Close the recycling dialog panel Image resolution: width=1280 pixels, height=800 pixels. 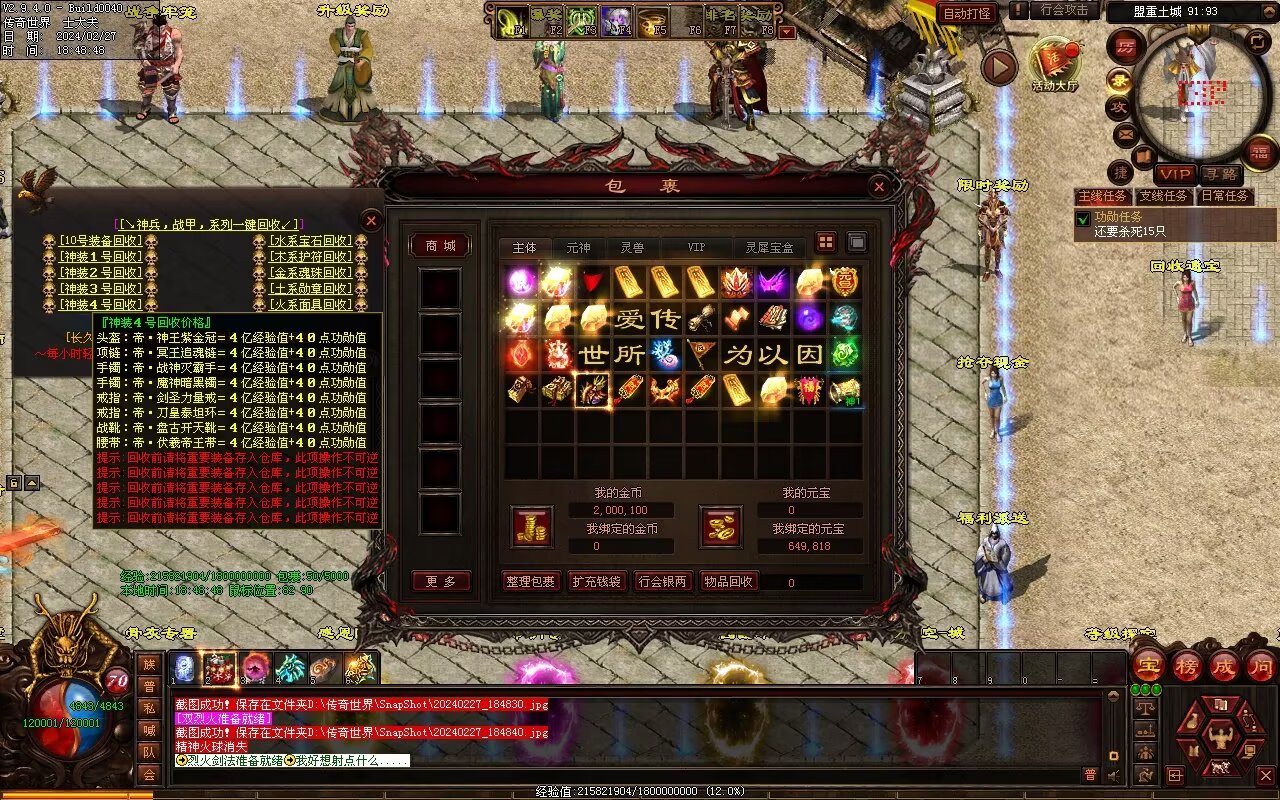[x=371, y=220]
